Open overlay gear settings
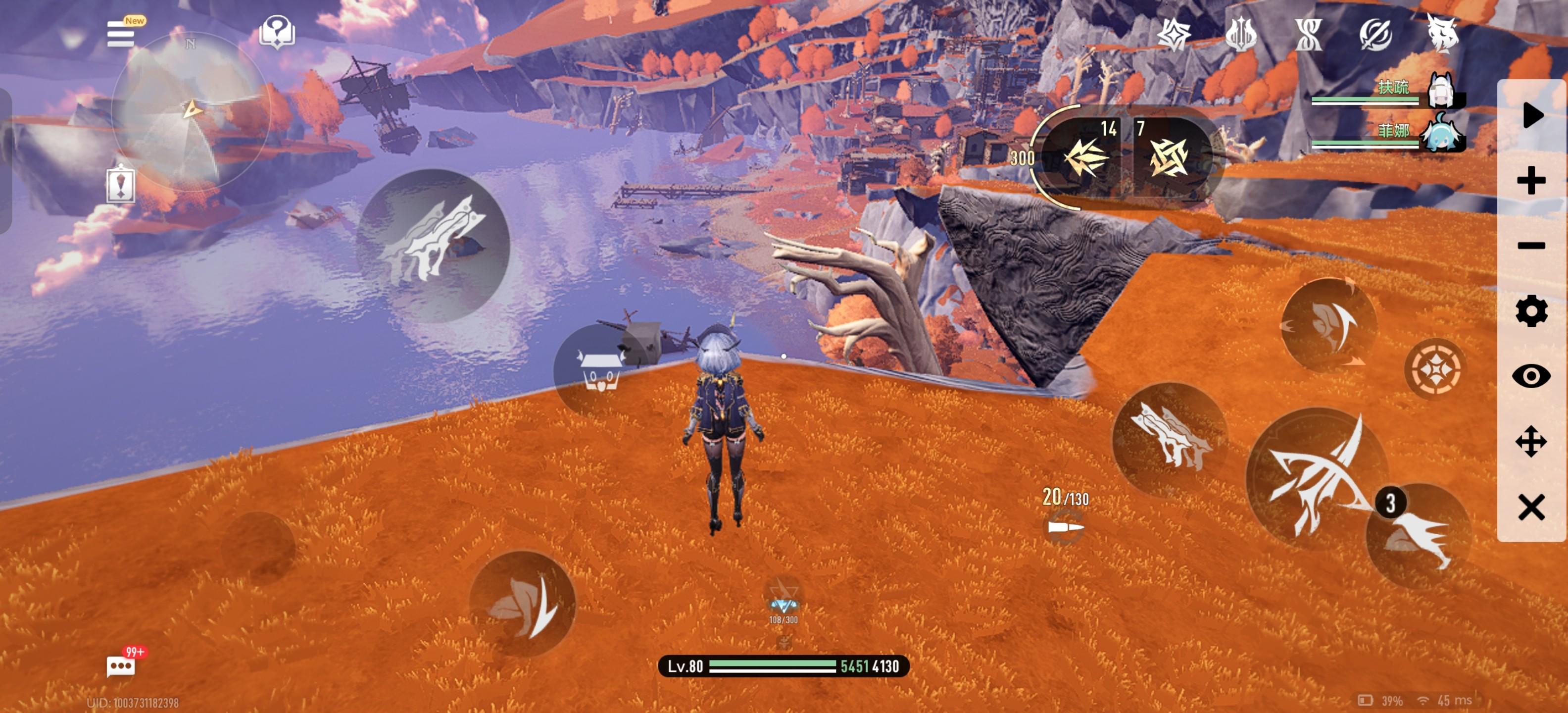This screenshot has height=713, width=1568. point(1531,311)
